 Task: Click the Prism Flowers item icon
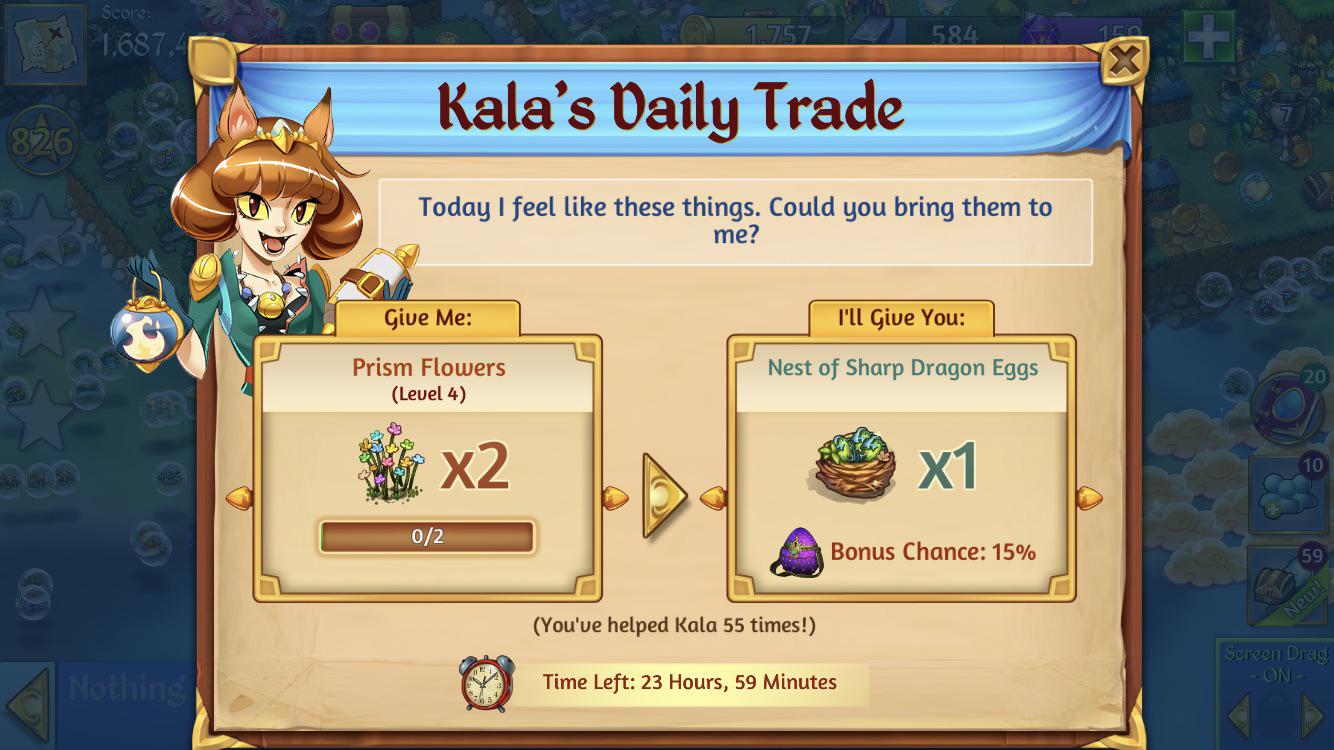pyautogui.click(x=387, y=461)
